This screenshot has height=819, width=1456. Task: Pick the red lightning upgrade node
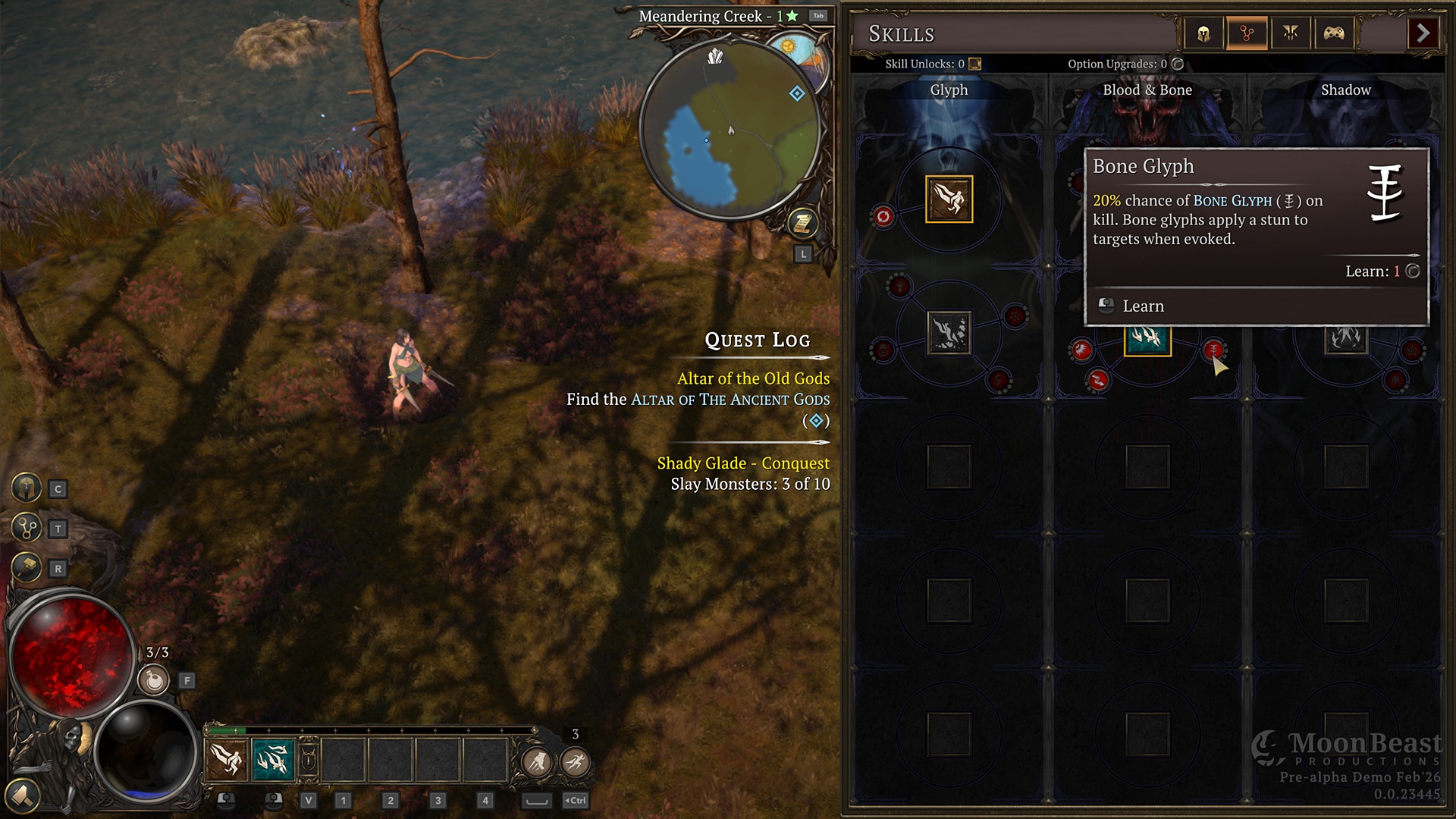[1097, 381]
